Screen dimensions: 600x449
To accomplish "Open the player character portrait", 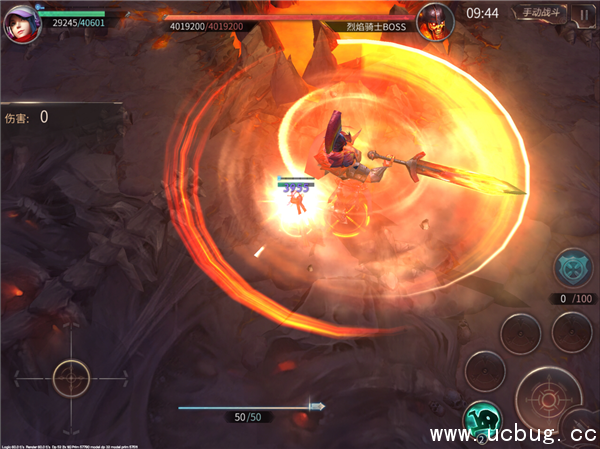I will click(17, 19).
